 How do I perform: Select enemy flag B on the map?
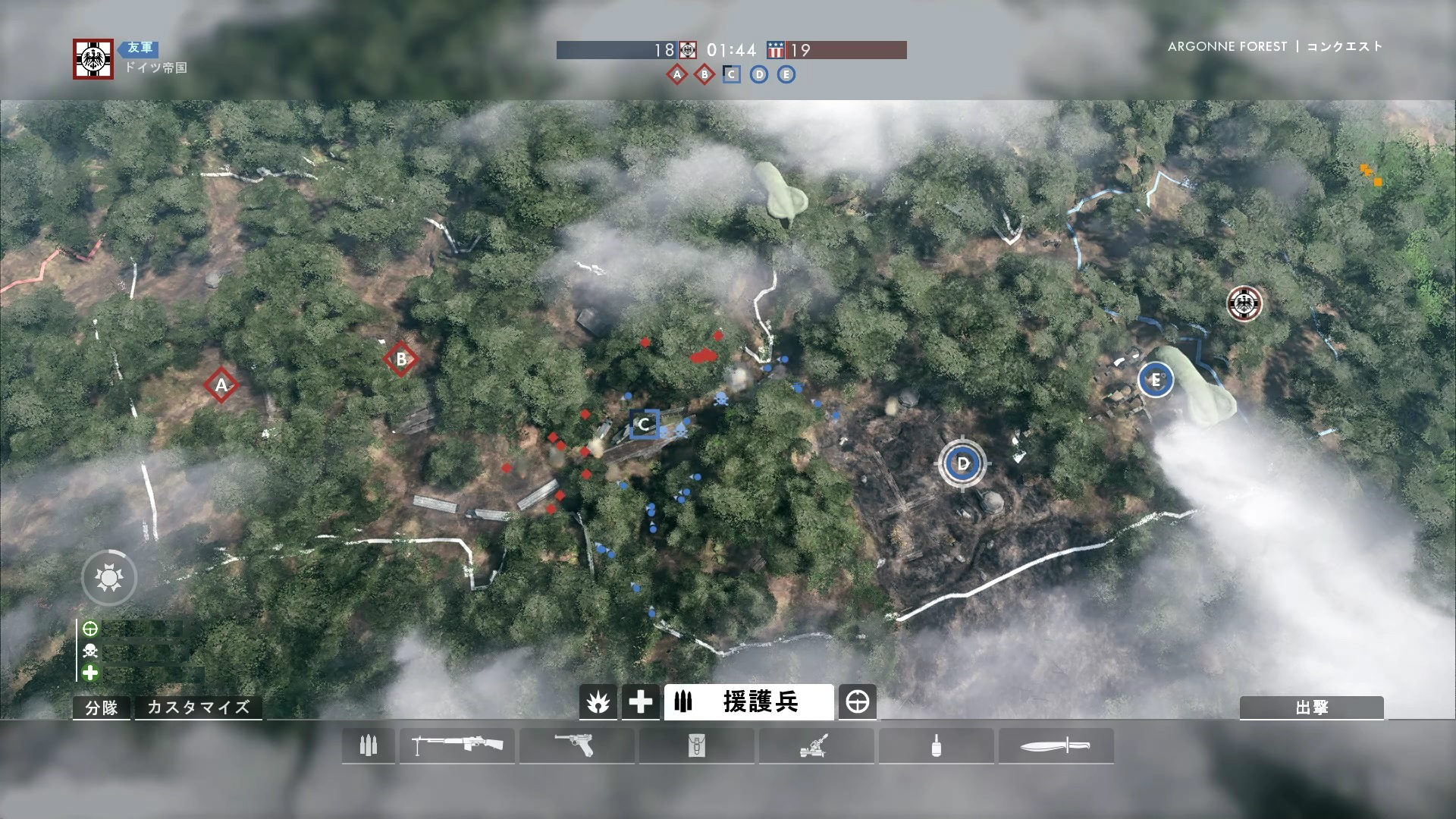click(401, 359)
